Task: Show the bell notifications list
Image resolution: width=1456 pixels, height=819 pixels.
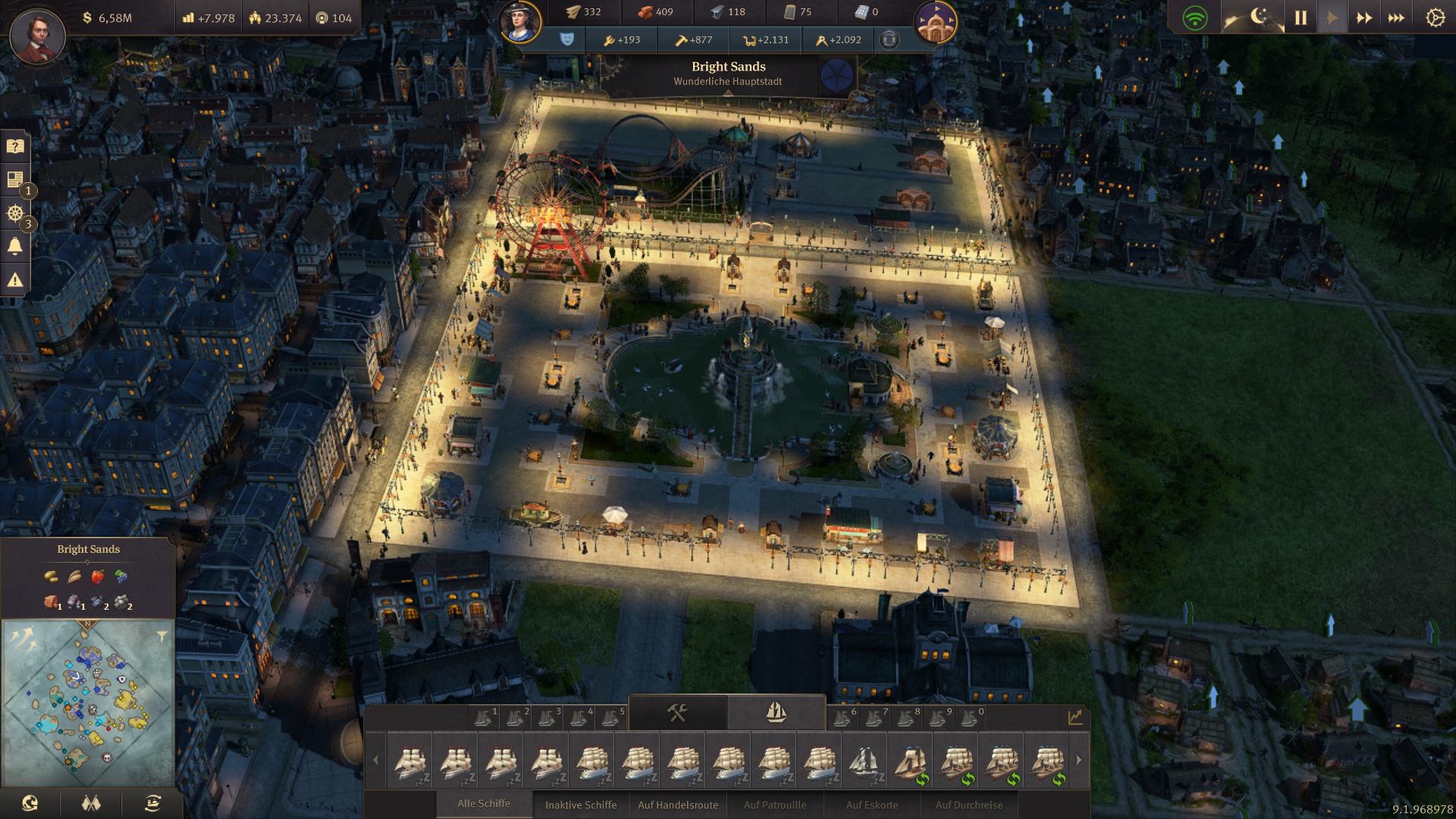Action: (x=15, y=246)
